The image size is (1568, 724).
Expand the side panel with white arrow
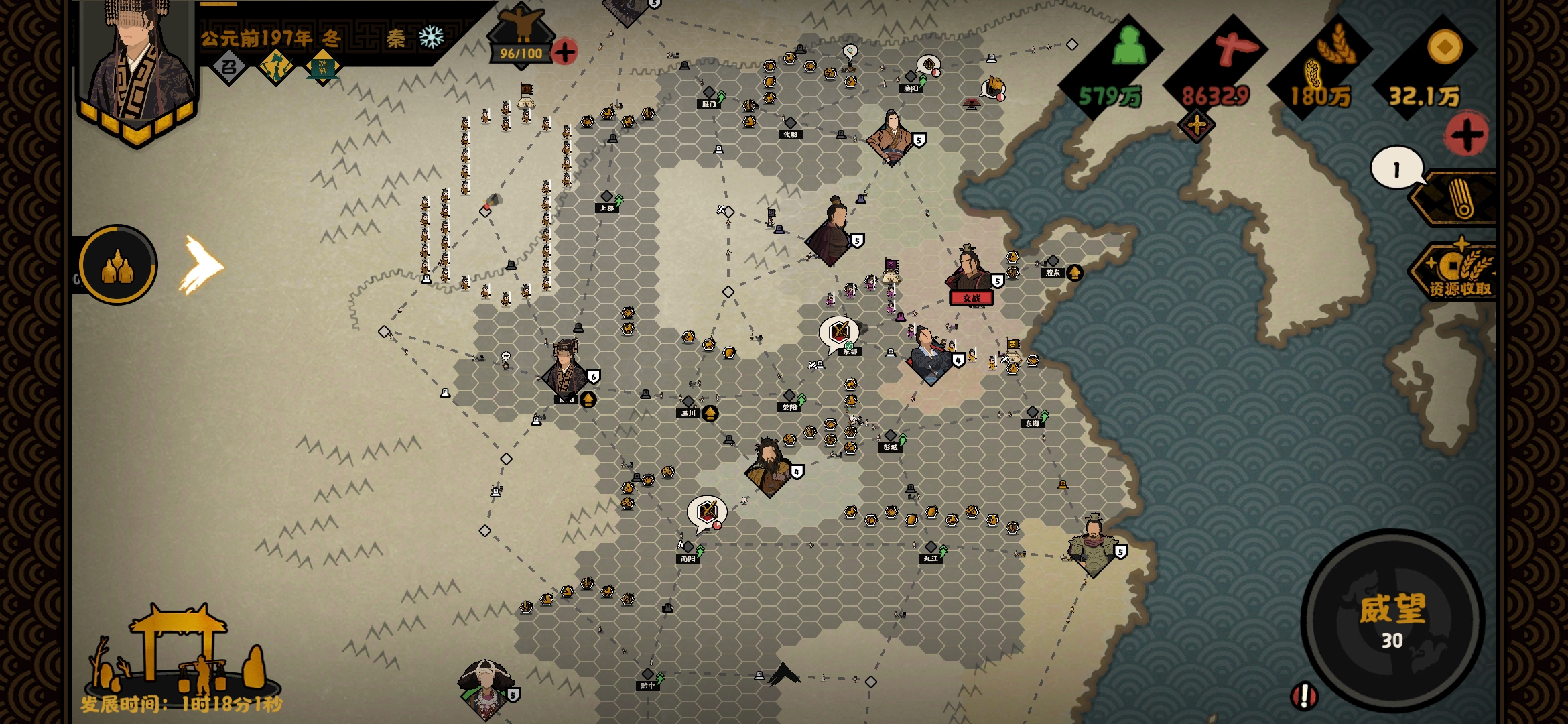201,265
